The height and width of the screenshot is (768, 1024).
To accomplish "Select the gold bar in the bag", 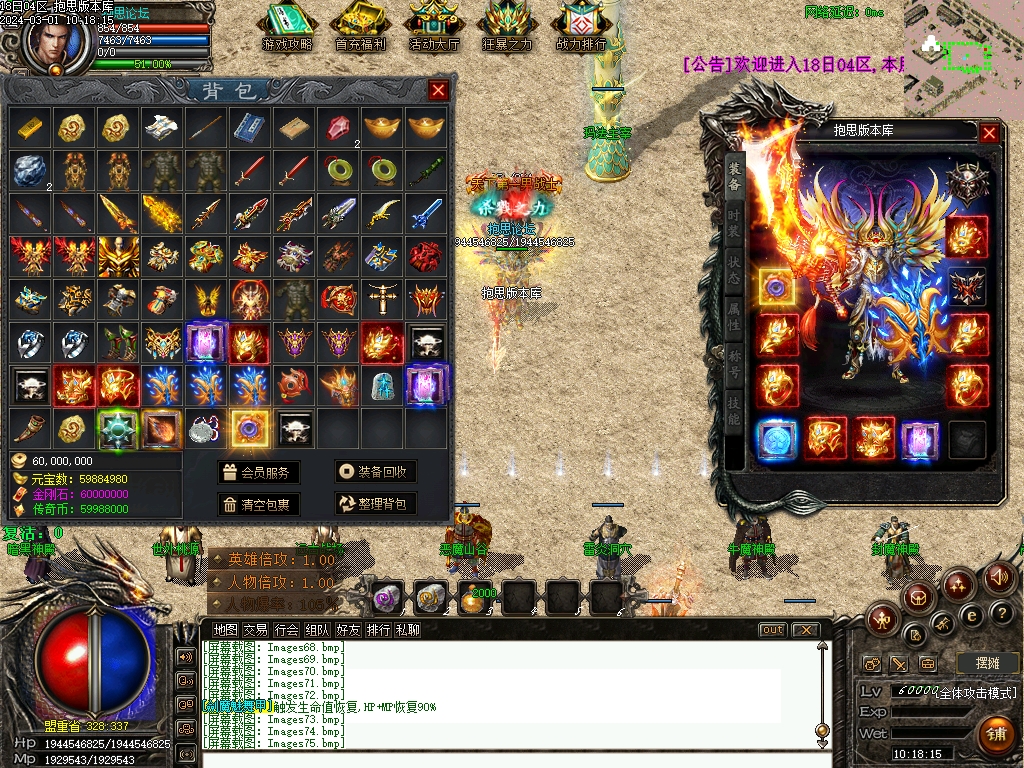I will click(28, 127).
